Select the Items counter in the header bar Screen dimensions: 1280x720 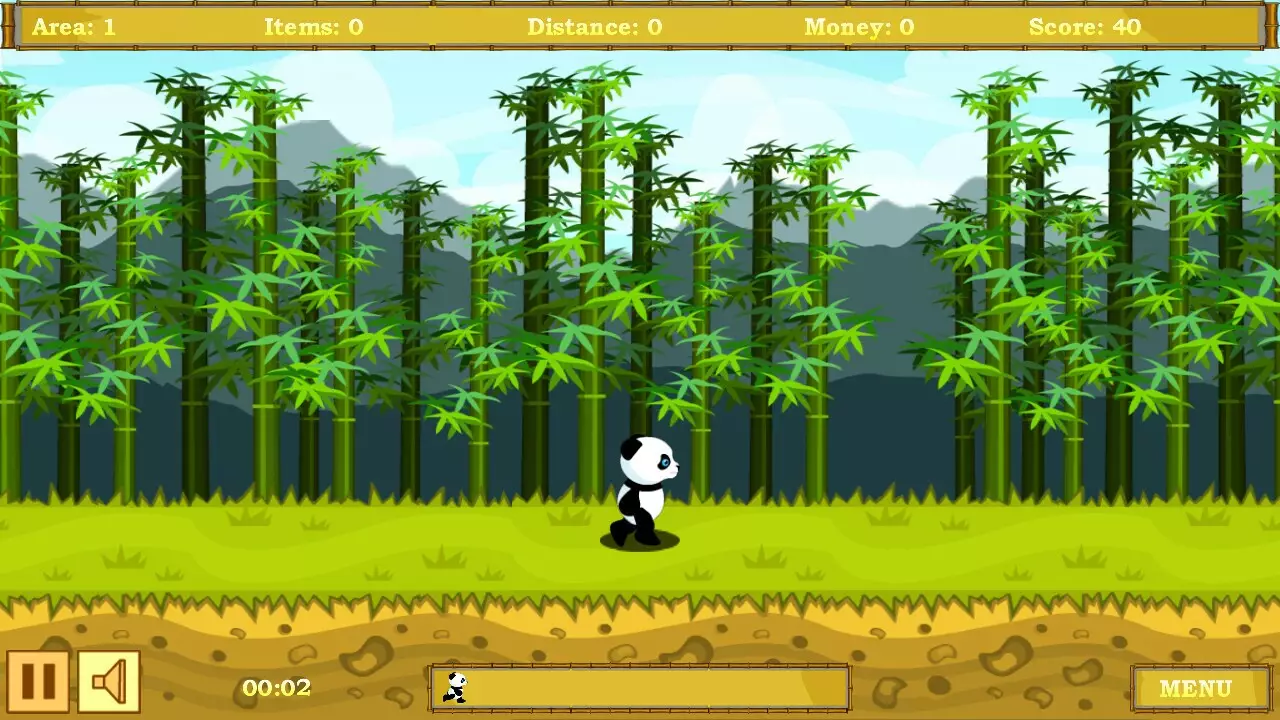tap(313, 26)
